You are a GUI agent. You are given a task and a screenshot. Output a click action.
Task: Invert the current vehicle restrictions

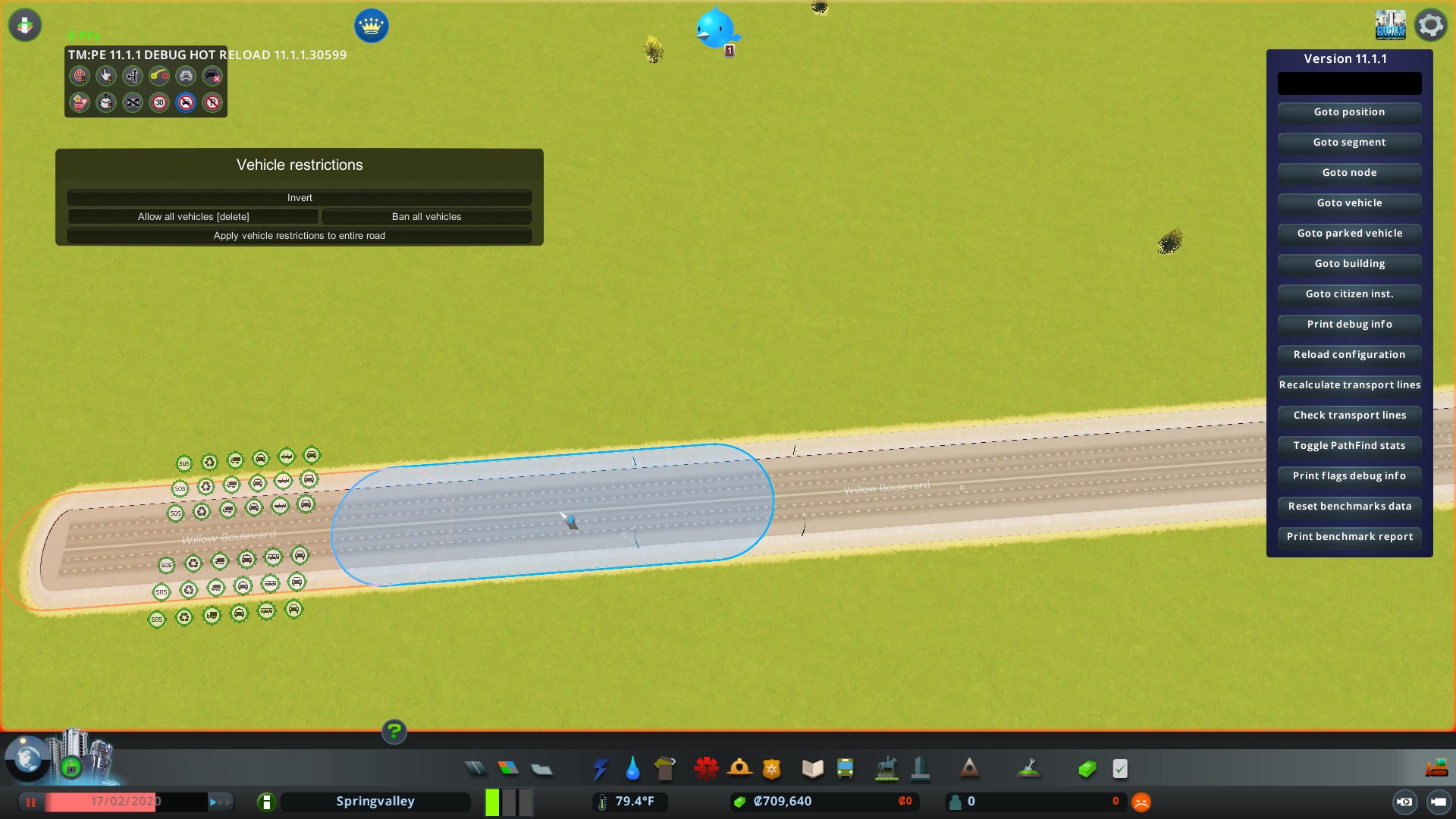[299, 197]
